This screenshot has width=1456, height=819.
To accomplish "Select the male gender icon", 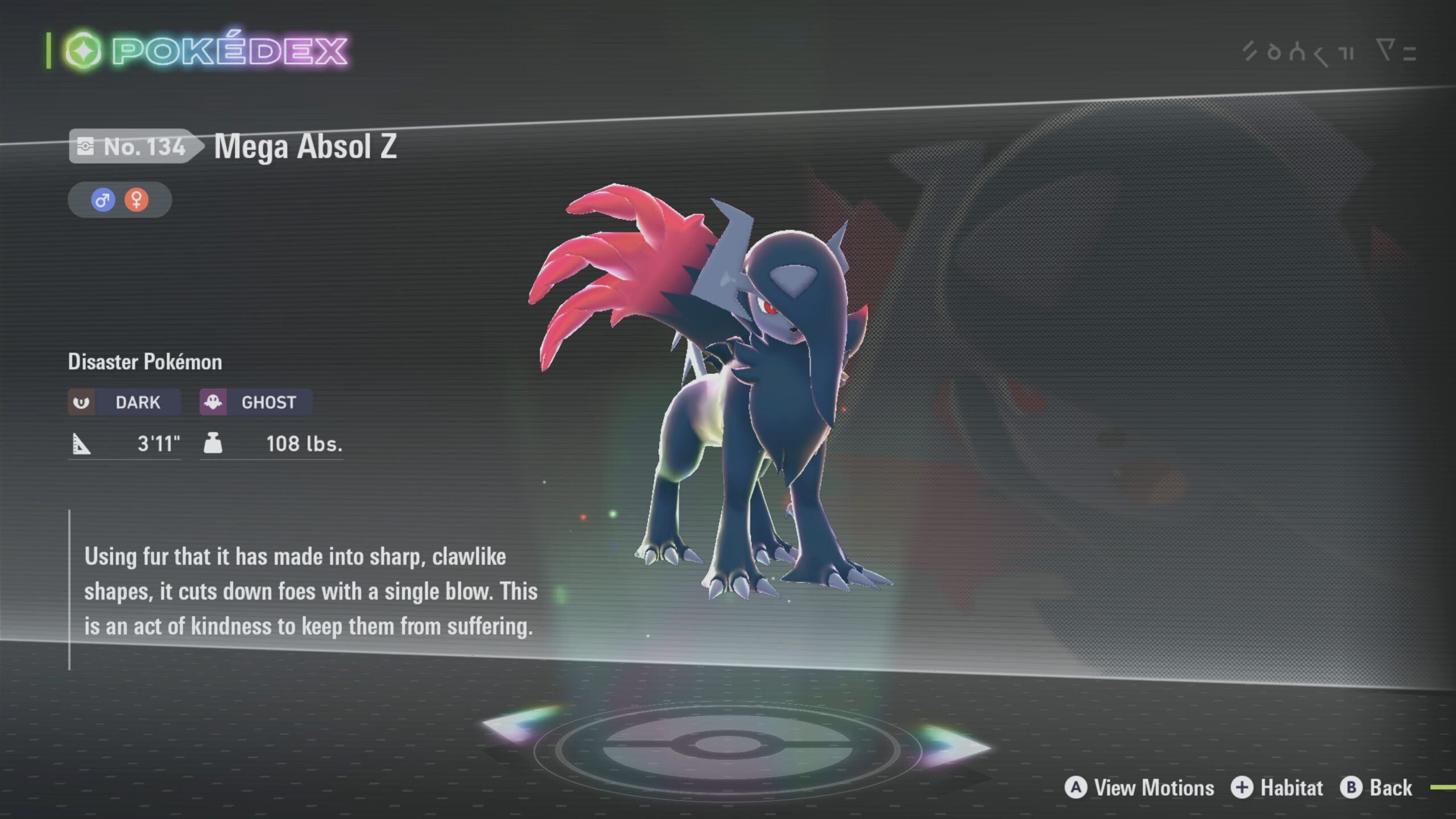I will point(103,200).
